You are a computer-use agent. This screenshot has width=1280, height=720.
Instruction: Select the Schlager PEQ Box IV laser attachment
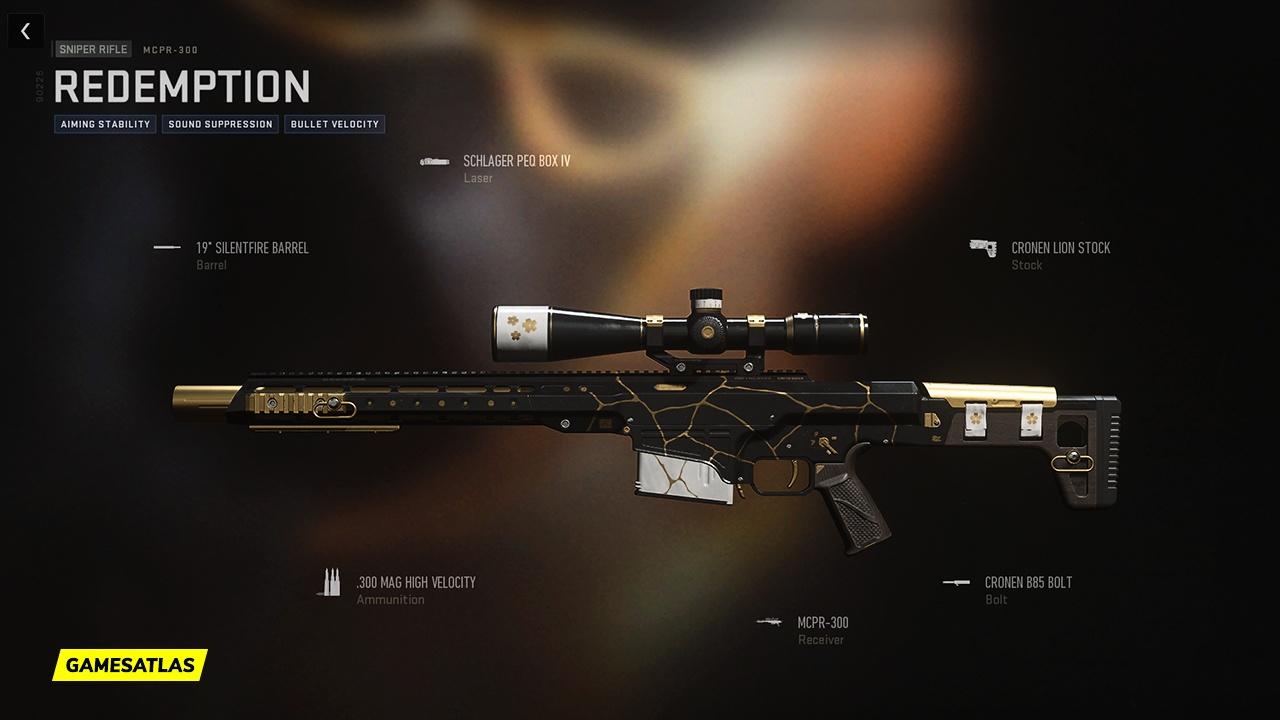516,161
